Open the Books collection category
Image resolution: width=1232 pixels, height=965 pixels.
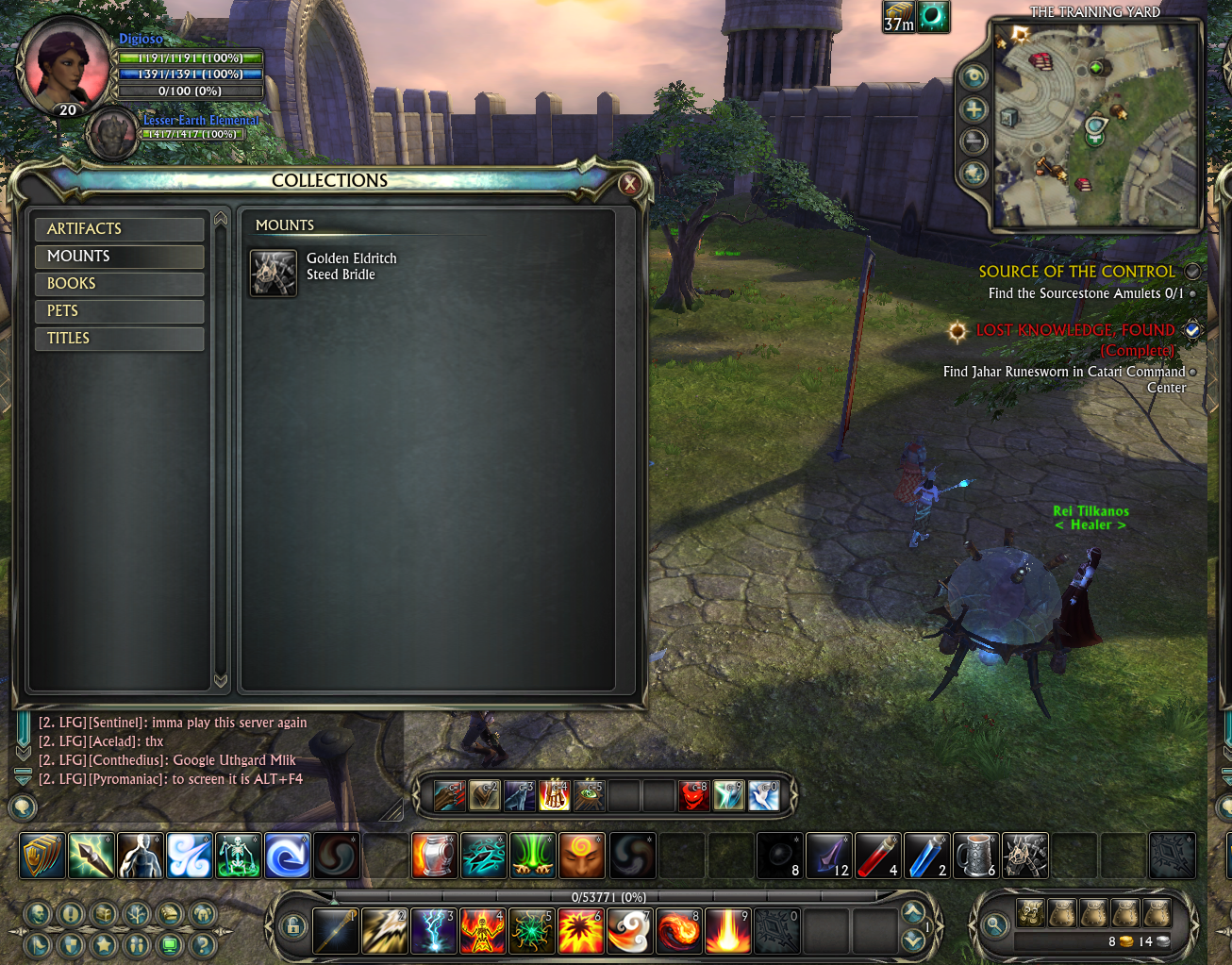click(119, 284)
